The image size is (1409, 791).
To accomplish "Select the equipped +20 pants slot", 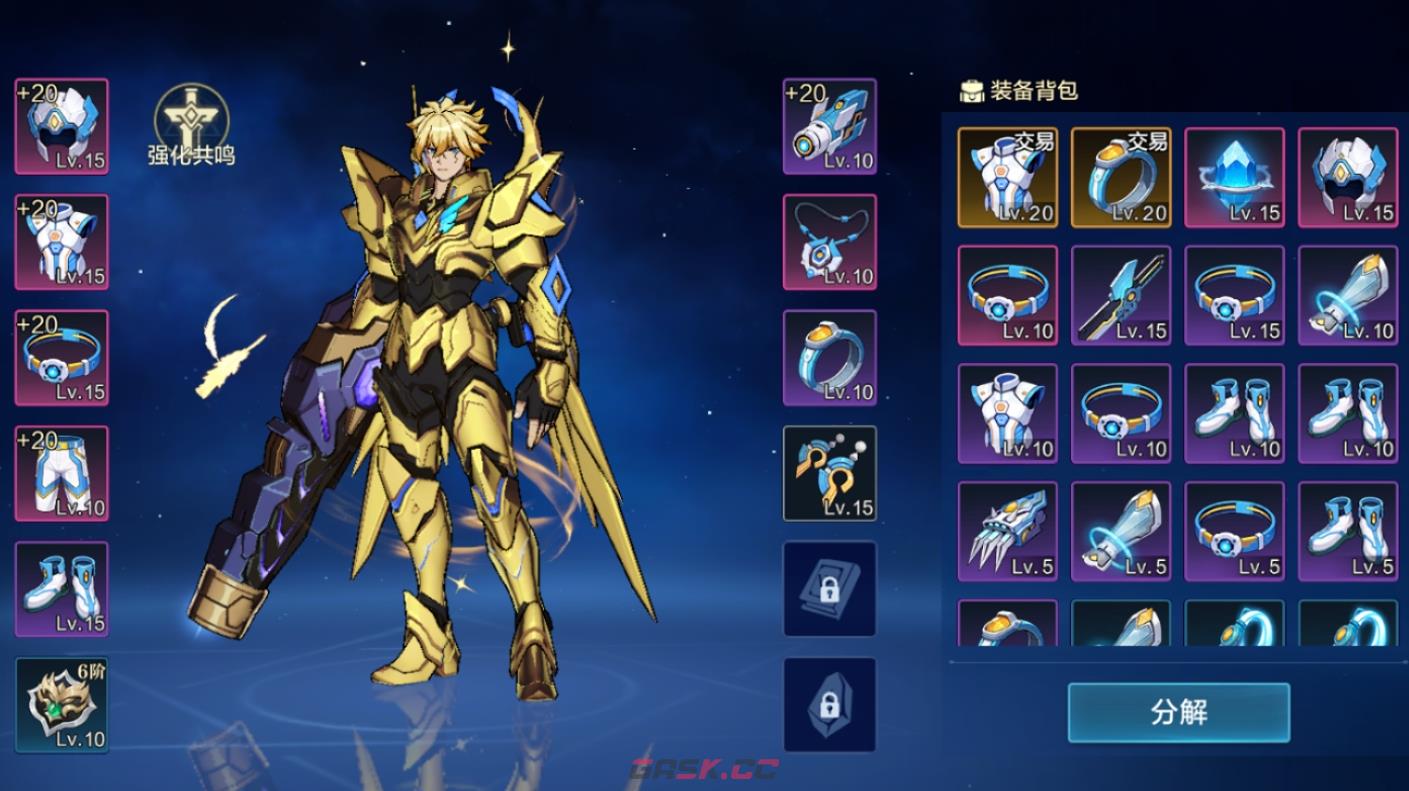I will coord(62,474).
